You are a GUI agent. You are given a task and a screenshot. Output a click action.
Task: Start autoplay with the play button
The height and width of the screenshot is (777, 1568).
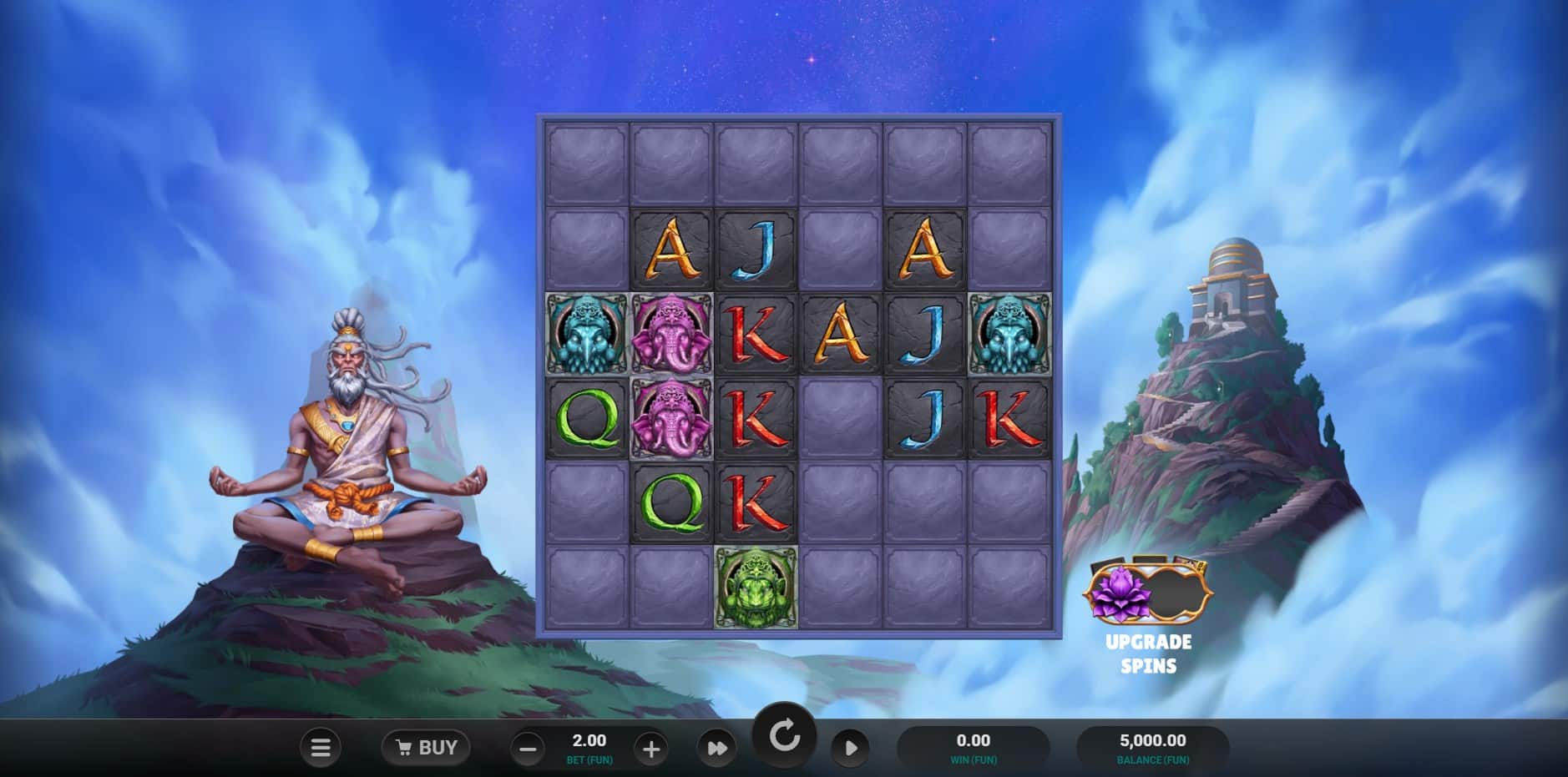coord(850,748)
